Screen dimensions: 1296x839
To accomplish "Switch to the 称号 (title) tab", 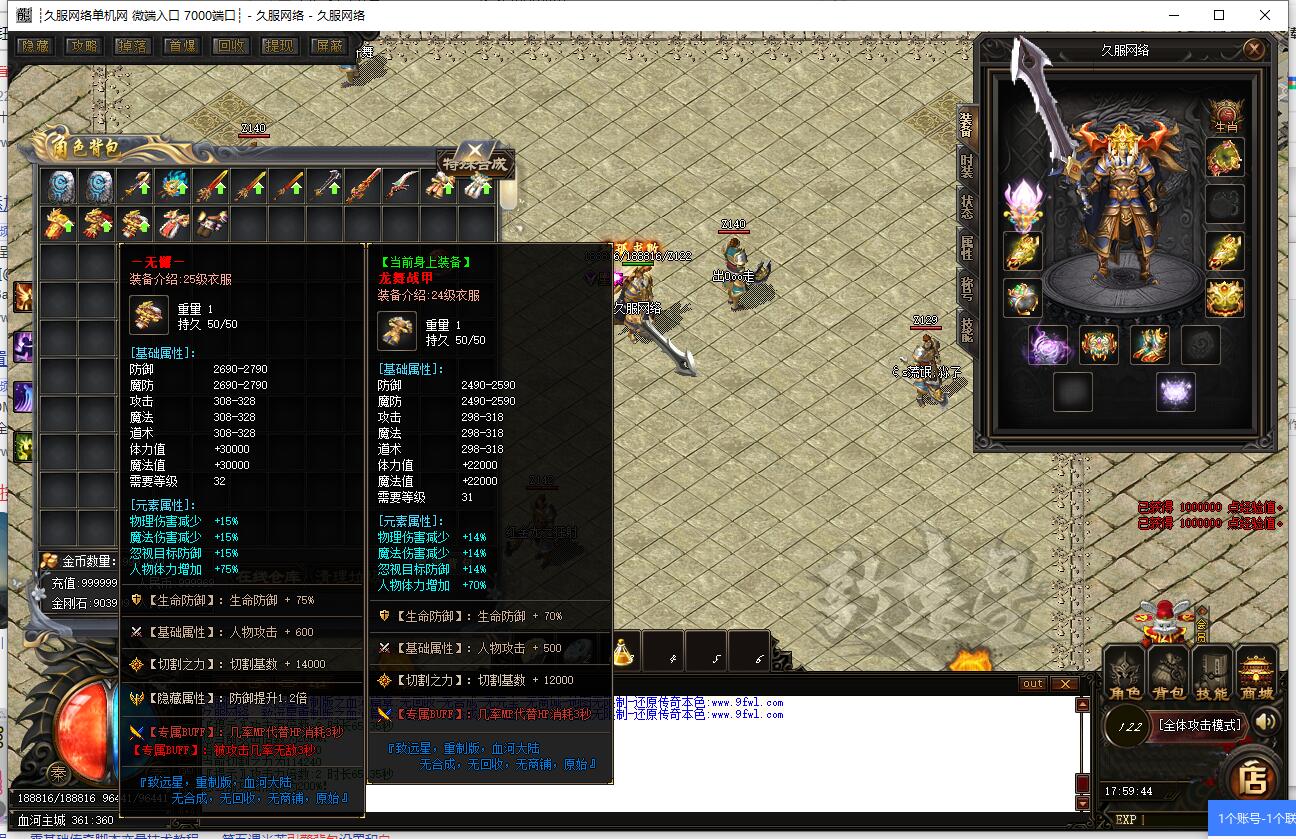I will tap(967, 287).
